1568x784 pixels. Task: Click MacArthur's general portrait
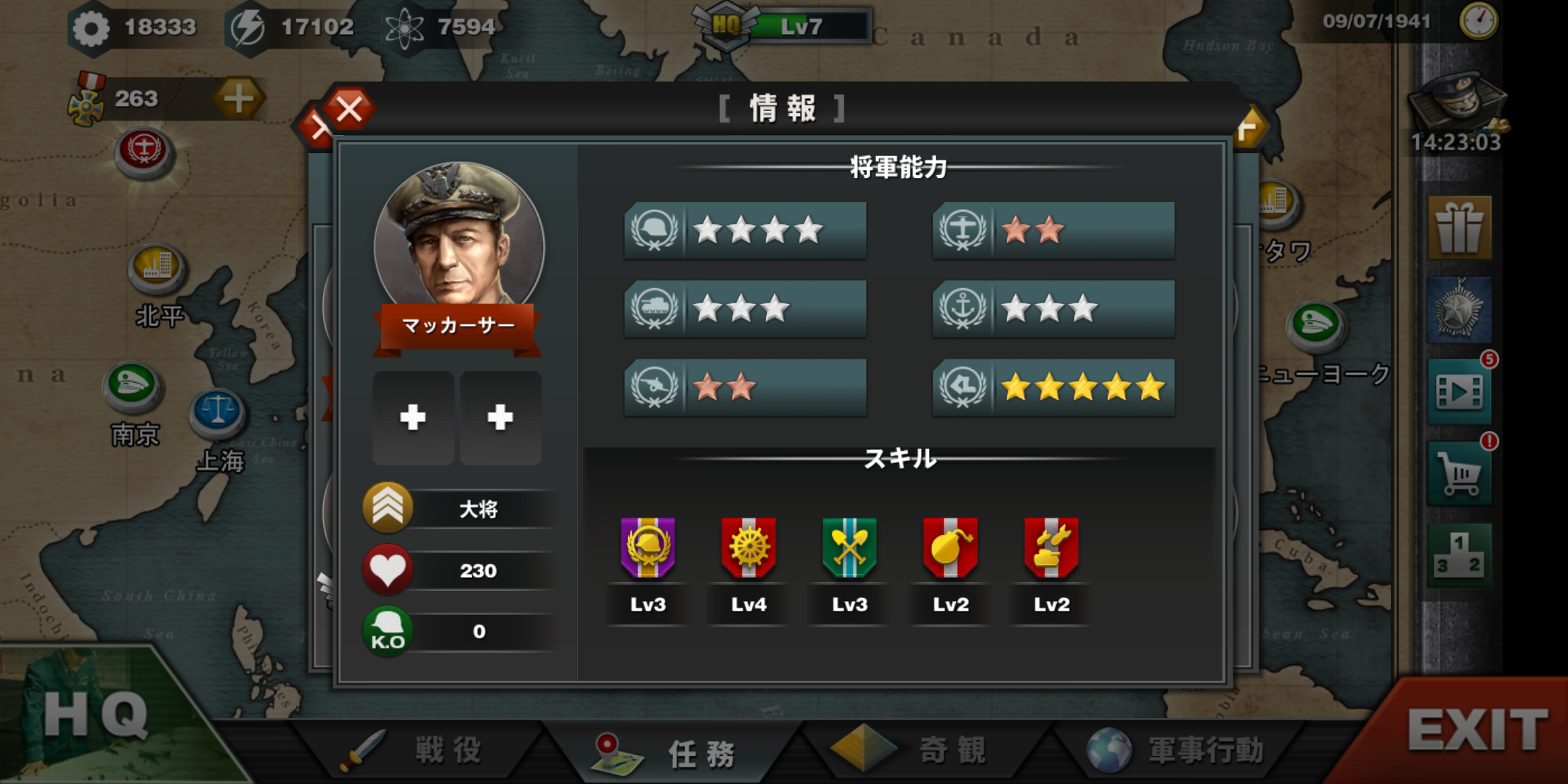[x=459, y=236]
